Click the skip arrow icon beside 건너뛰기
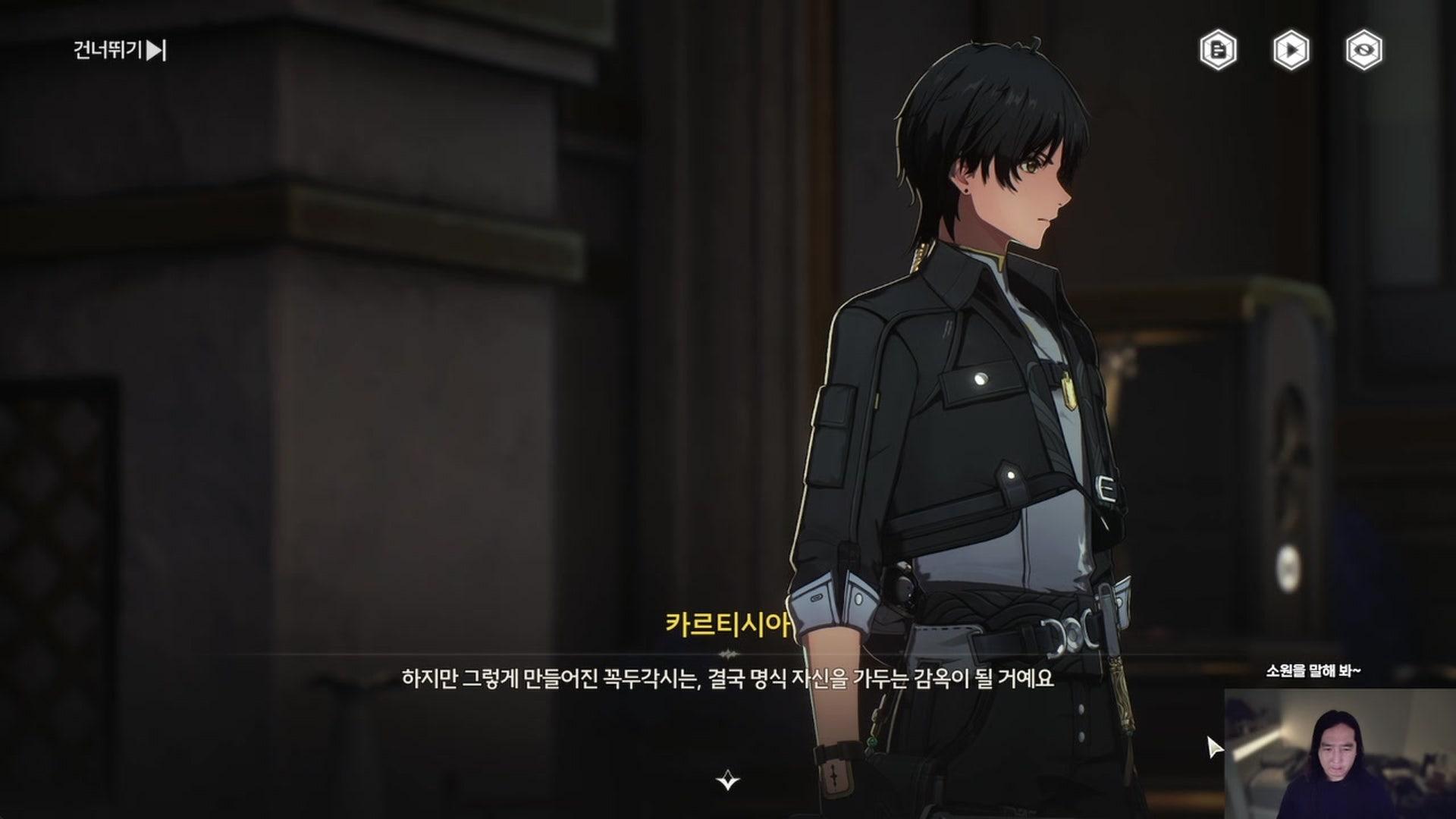 click(x=155, y=52)
